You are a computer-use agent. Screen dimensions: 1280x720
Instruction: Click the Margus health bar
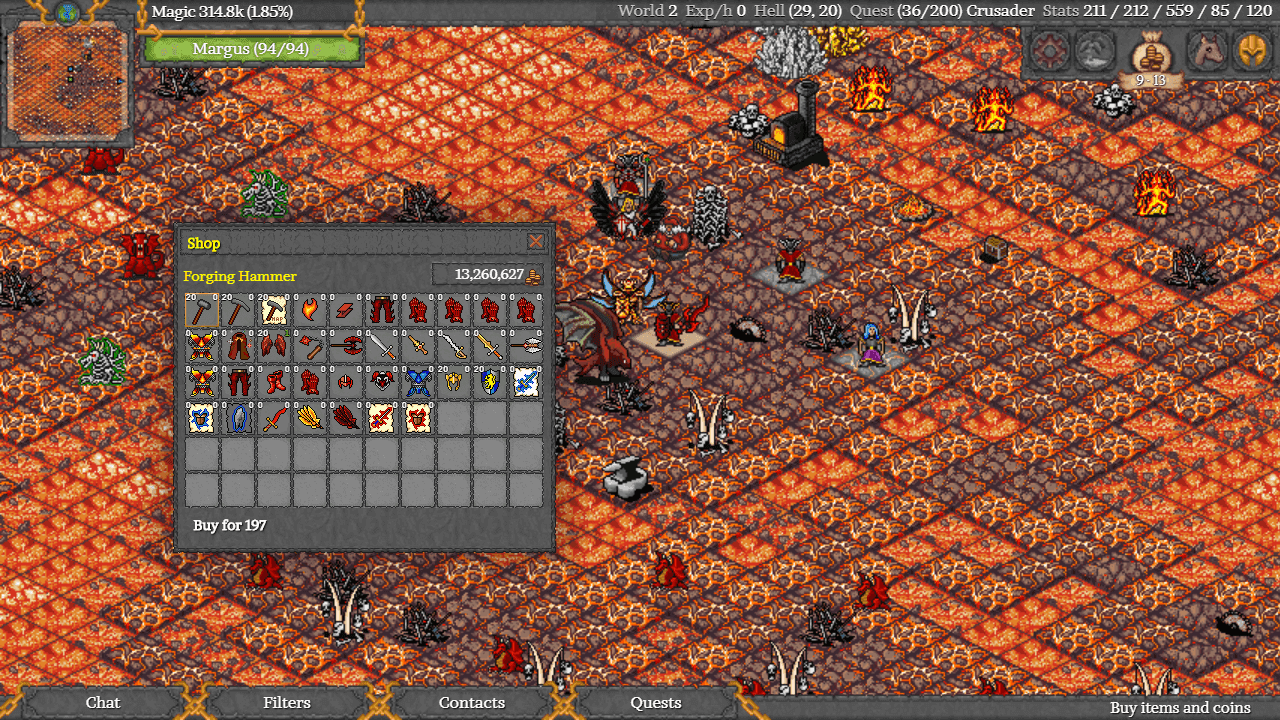pos(253,48)
